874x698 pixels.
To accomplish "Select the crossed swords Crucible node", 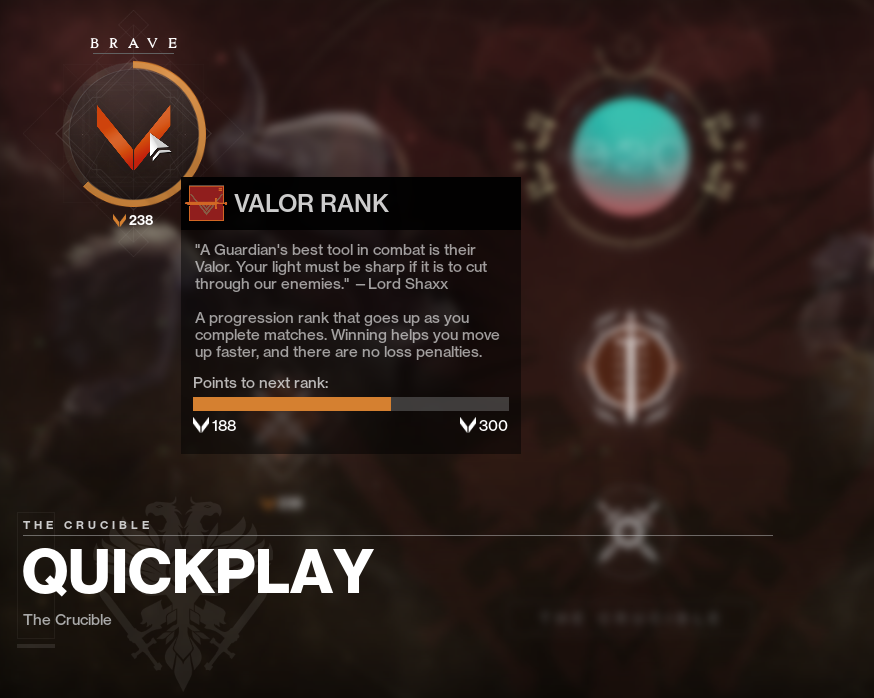I will pos(630,529).
